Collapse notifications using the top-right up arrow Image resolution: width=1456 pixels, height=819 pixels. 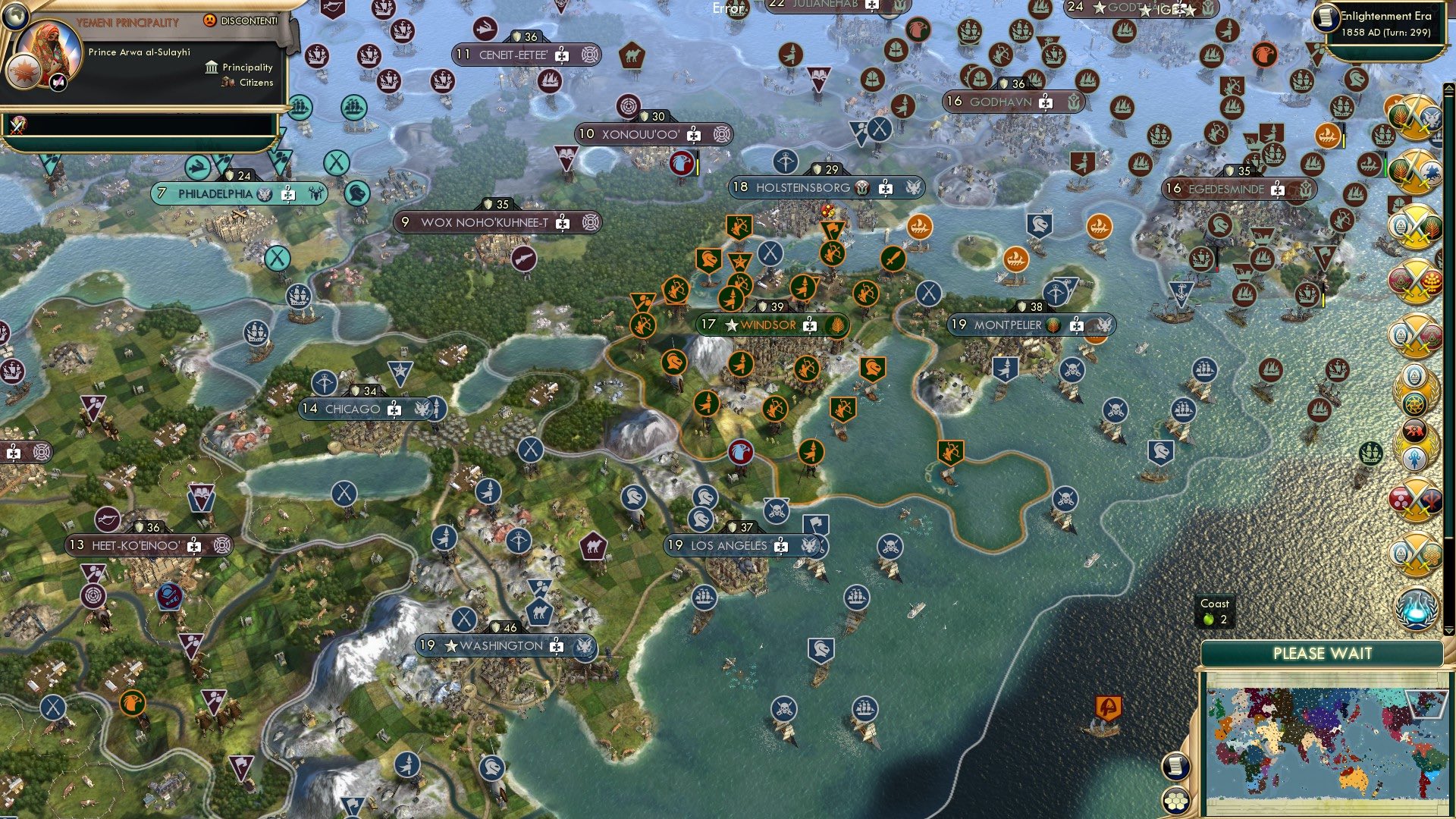point(1449,89)
